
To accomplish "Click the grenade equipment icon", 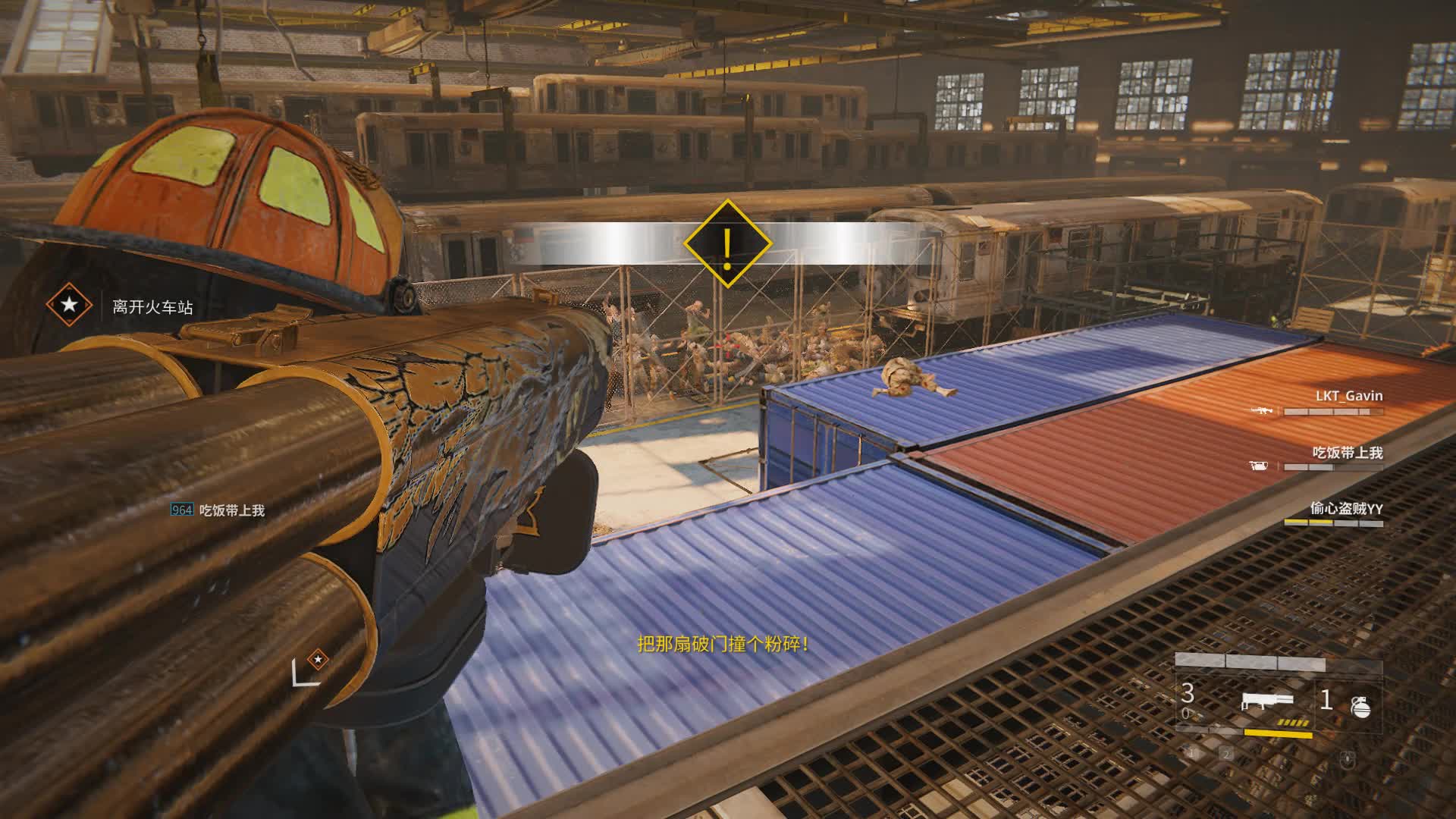I will click(x=1360, y=704).
